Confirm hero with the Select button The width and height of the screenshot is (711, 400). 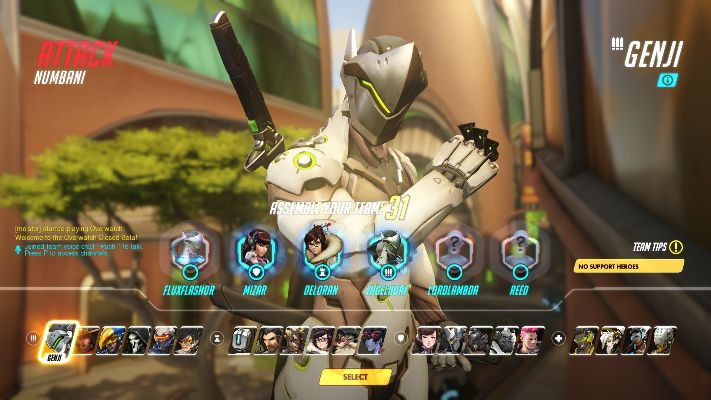355,377
